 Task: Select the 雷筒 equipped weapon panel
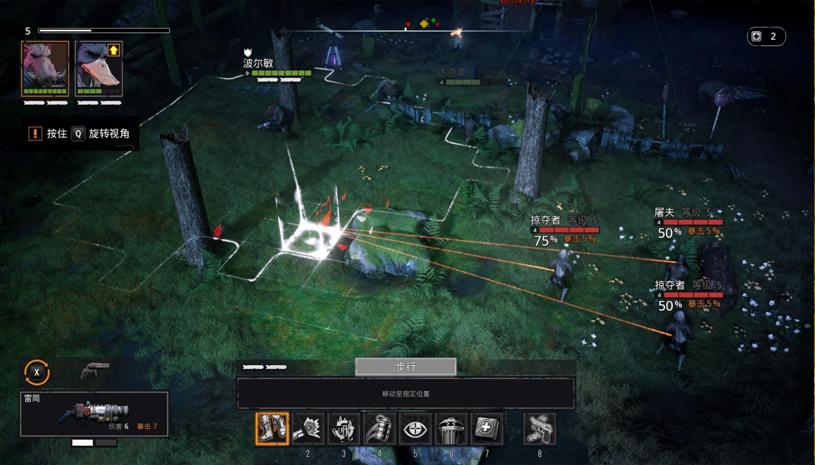pos(94,414)
